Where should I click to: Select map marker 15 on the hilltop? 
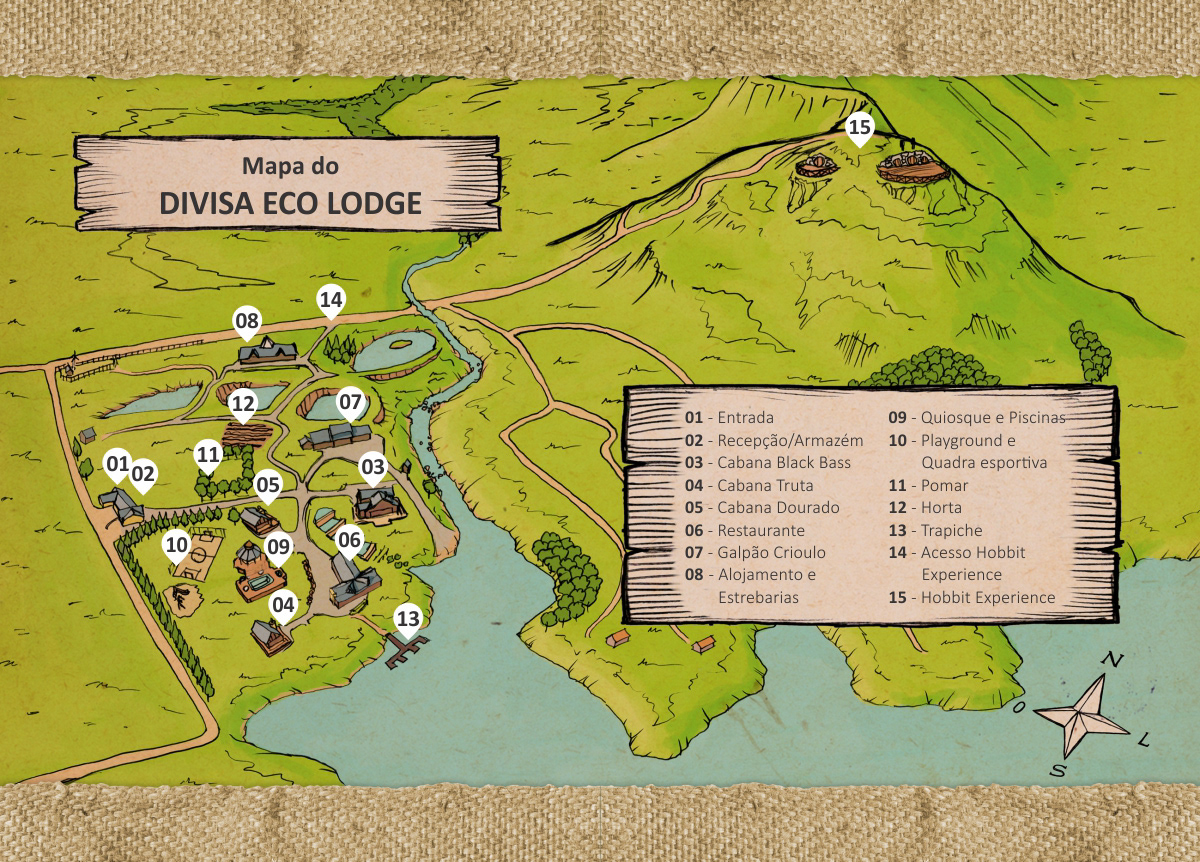point(860,128)
